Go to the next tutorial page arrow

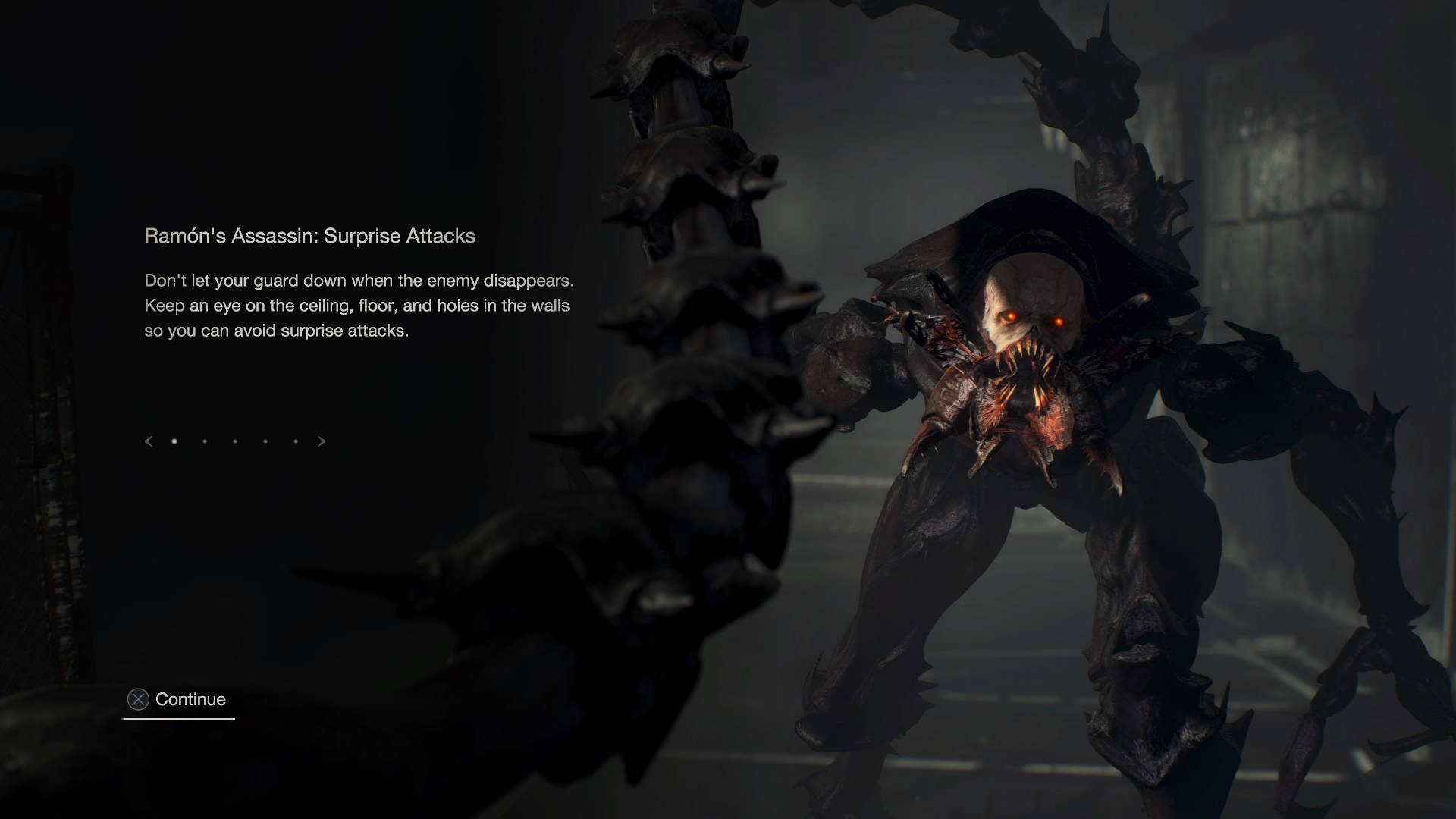coord(322,441)
